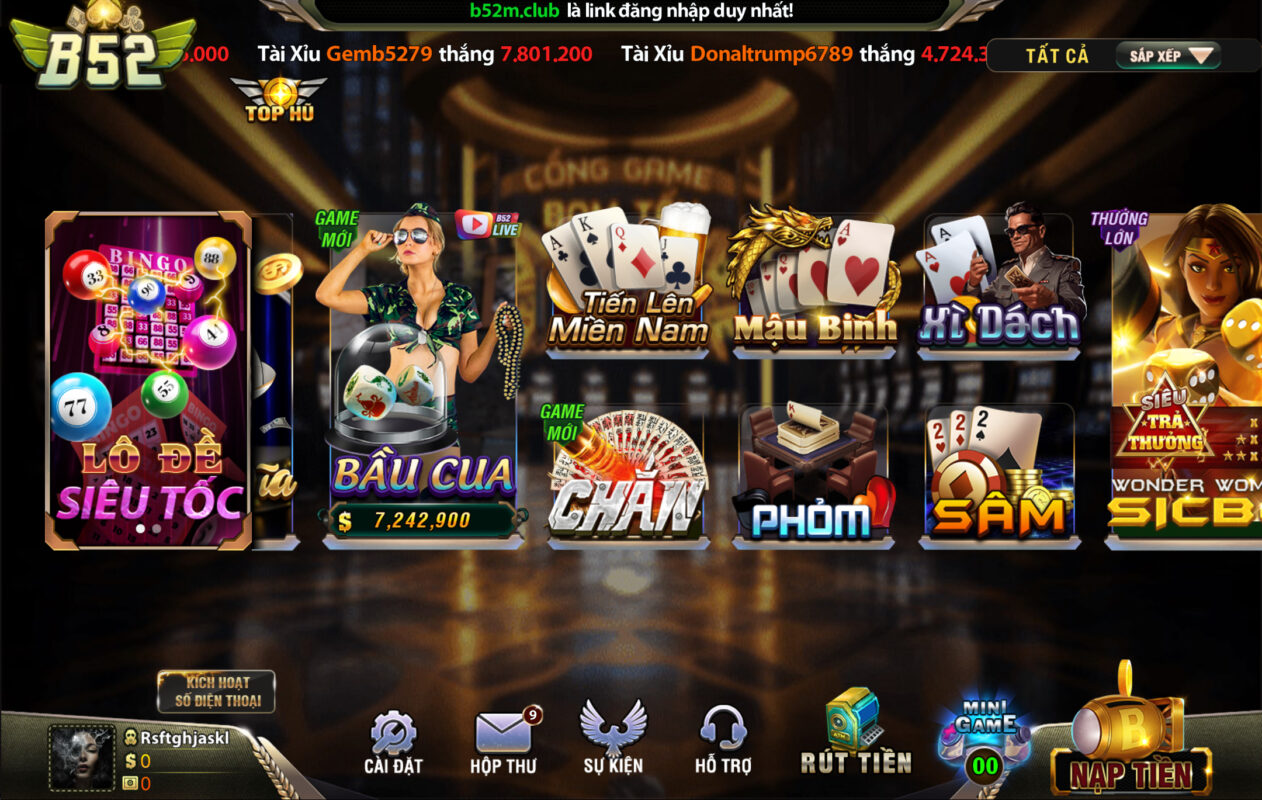
Task: Open the Sắp Xếp sort dropdown
Action: pyautogui.click(x=1168, y=56)
